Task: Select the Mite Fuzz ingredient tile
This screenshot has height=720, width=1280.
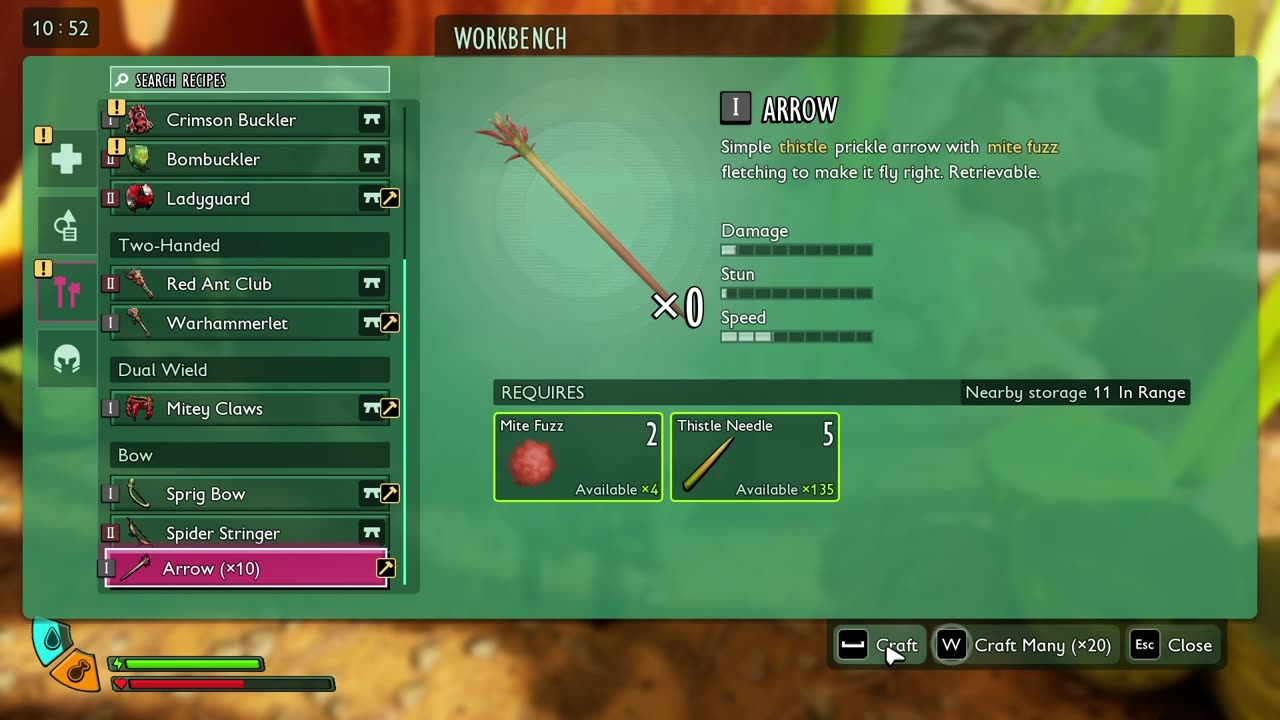Action: [x=578, y=457]
